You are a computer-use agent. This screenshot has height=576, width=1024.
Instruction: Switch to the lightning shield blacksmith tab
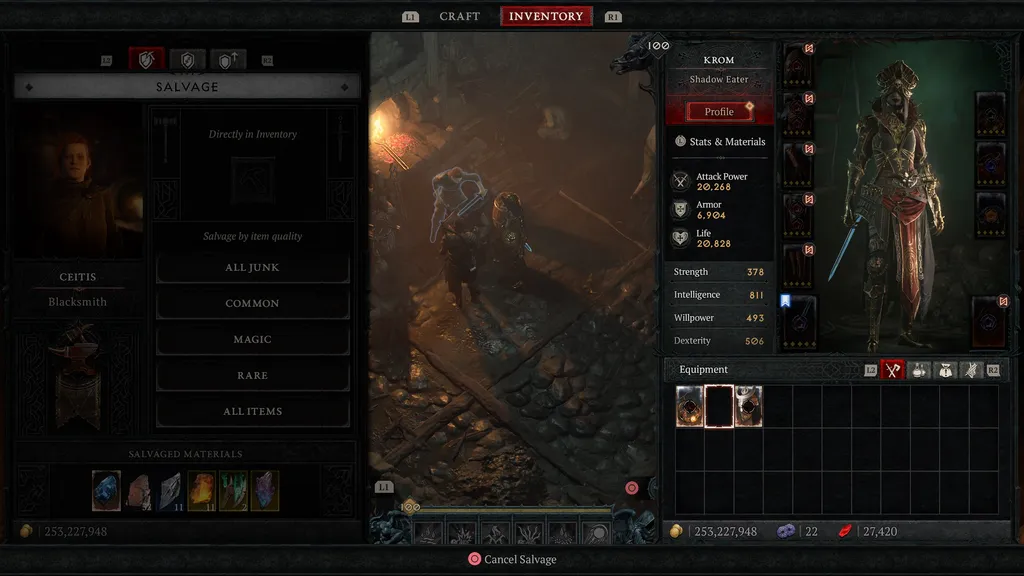click(186, 60)
